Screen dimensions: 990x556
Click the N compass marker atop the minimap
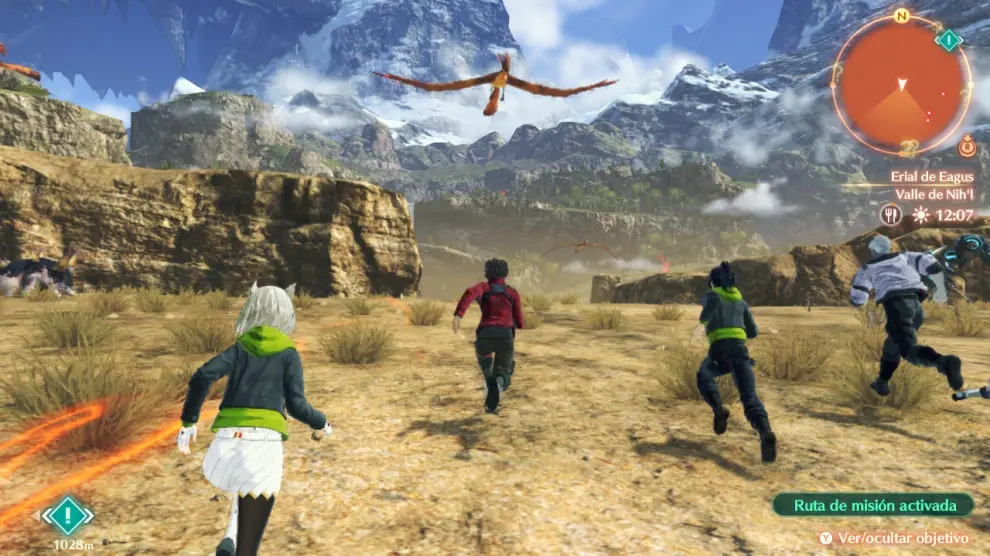(902, 16)
